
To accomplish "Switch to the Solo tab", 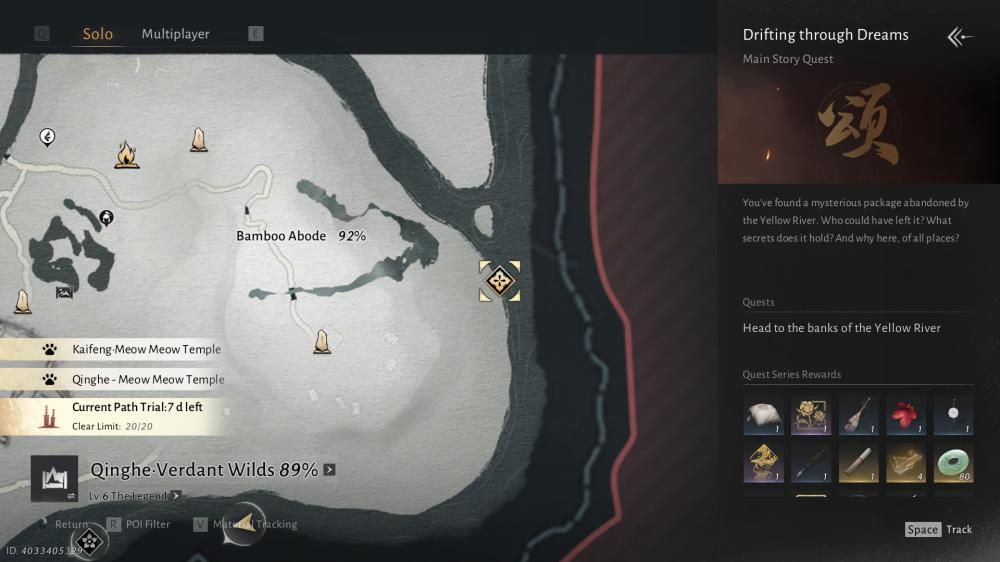I will 97,34.
